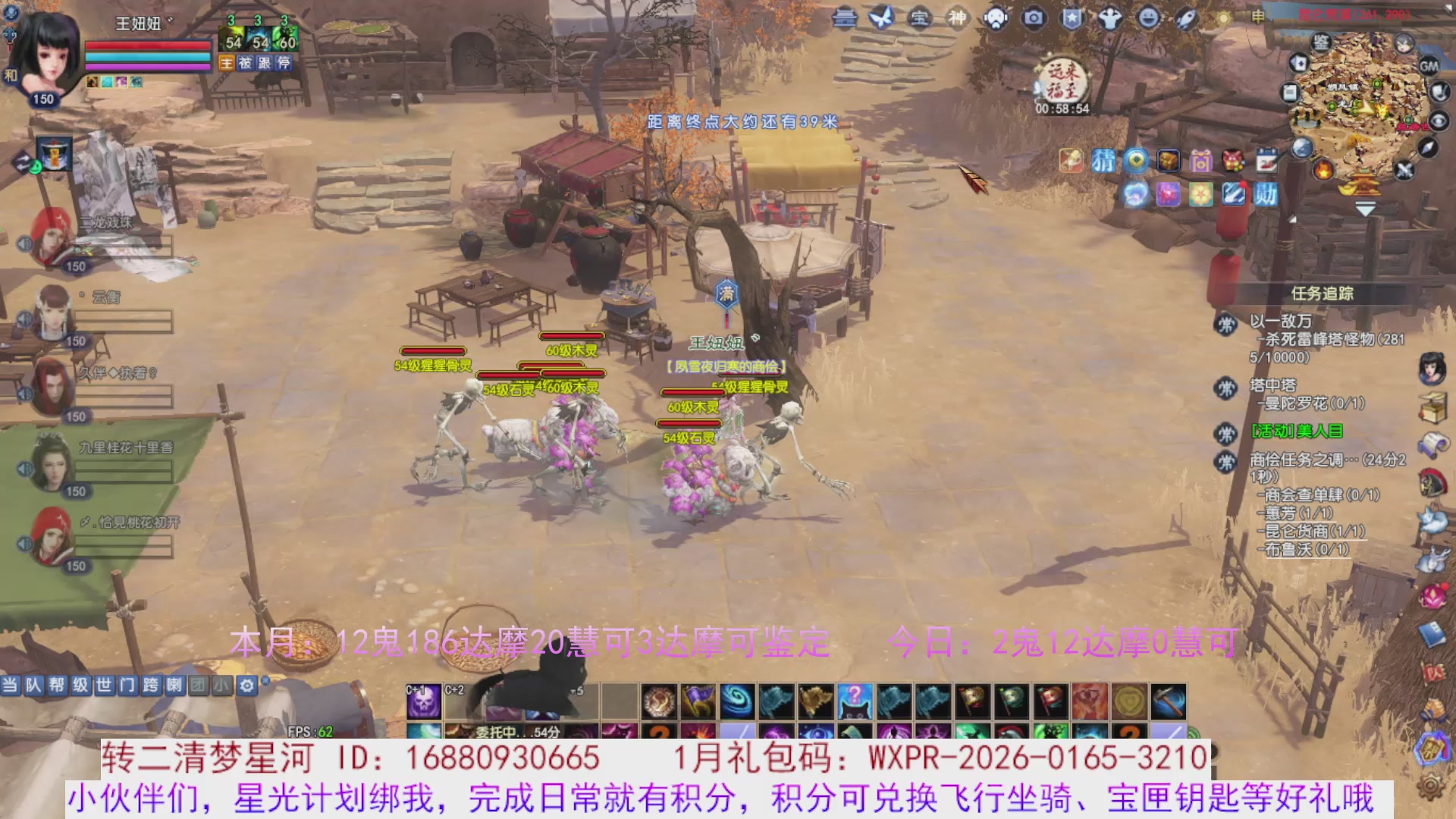Open the golden treasure chest activity icon

click(1169, 161)
